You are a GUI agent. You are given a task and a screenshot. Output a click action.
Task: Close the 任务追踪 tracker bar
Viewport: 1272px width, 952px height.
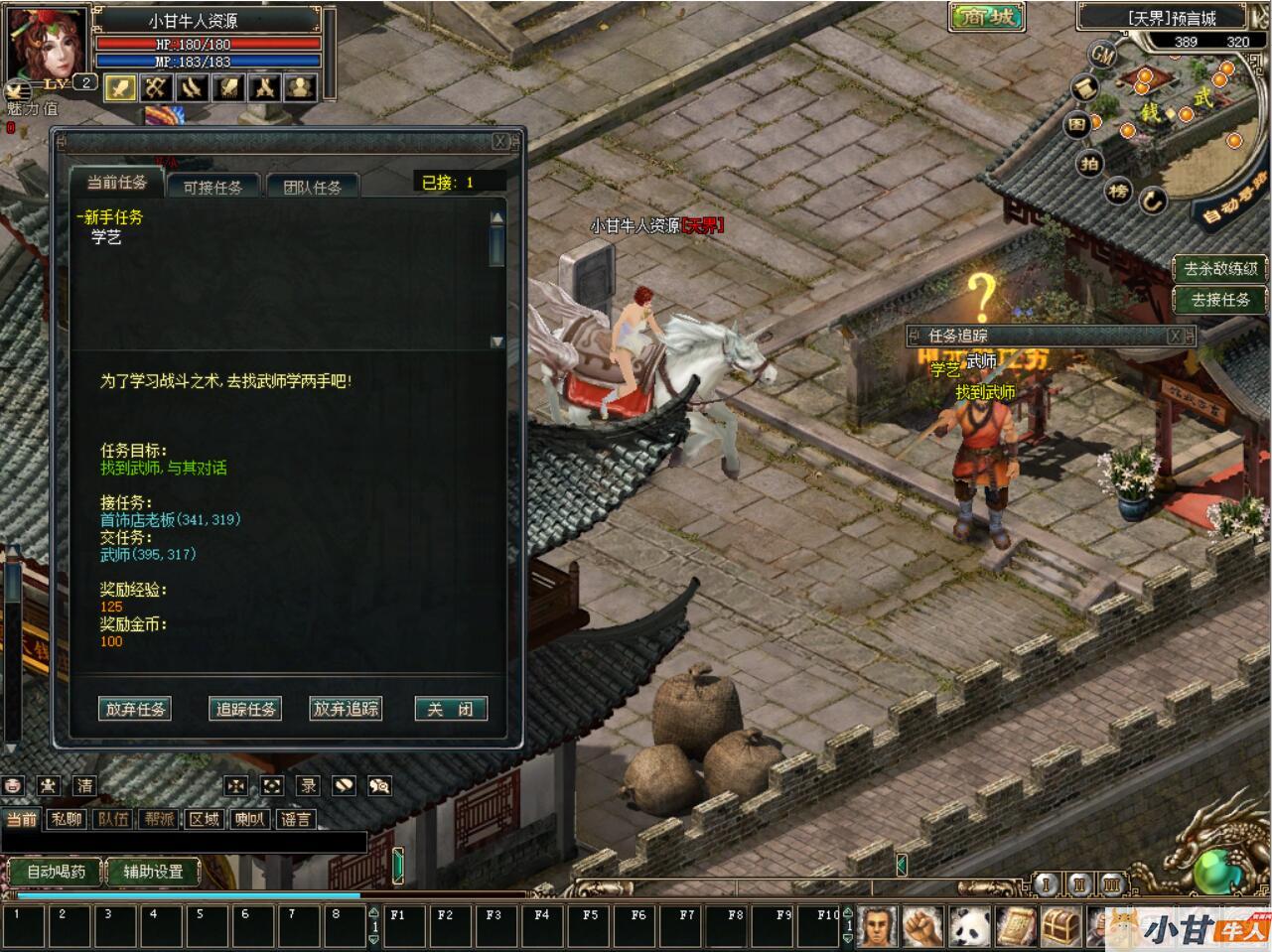[1176, 337]
